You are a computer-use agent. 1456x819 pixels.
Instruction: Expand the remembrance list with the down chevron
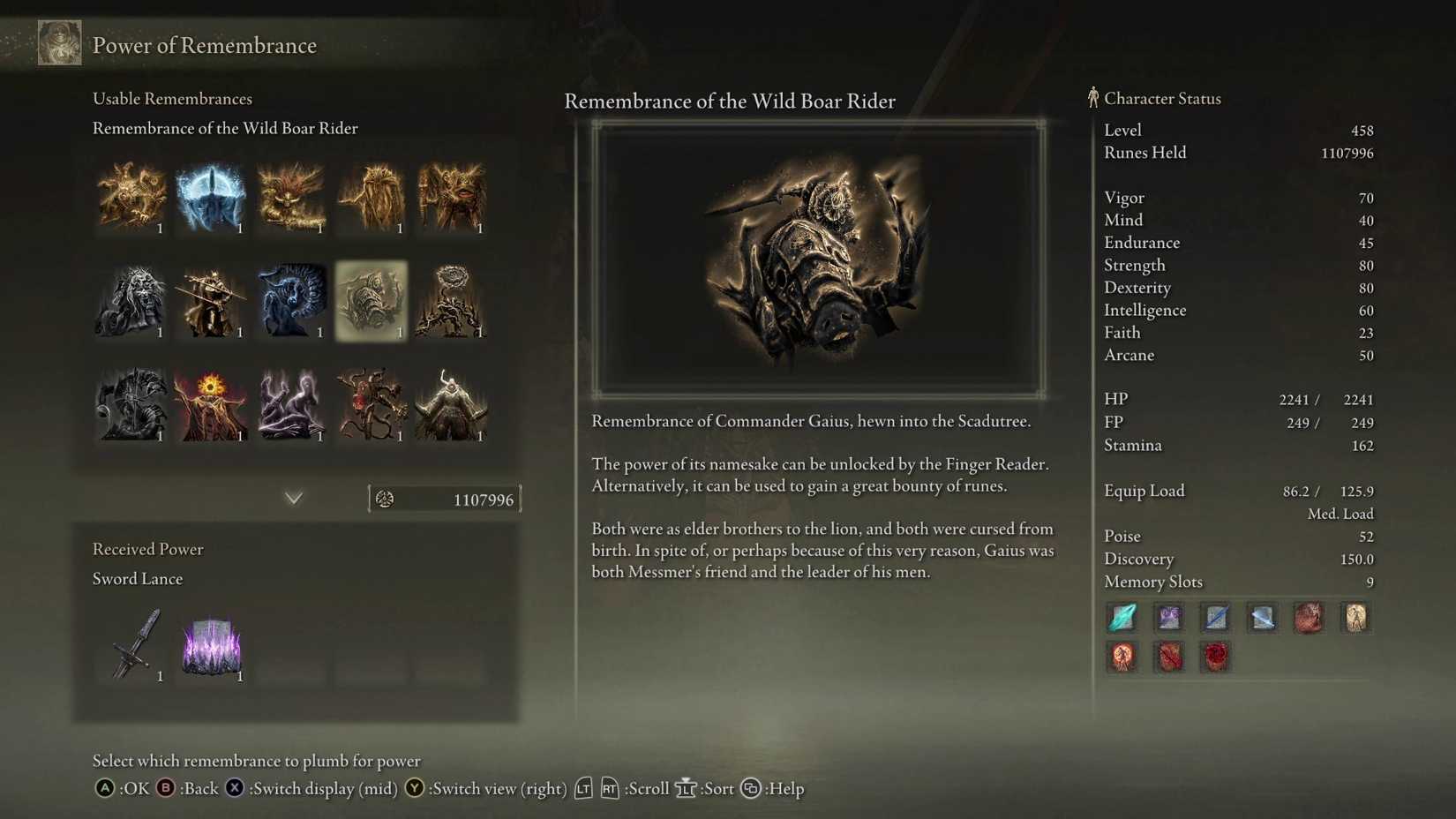point(294,498)
